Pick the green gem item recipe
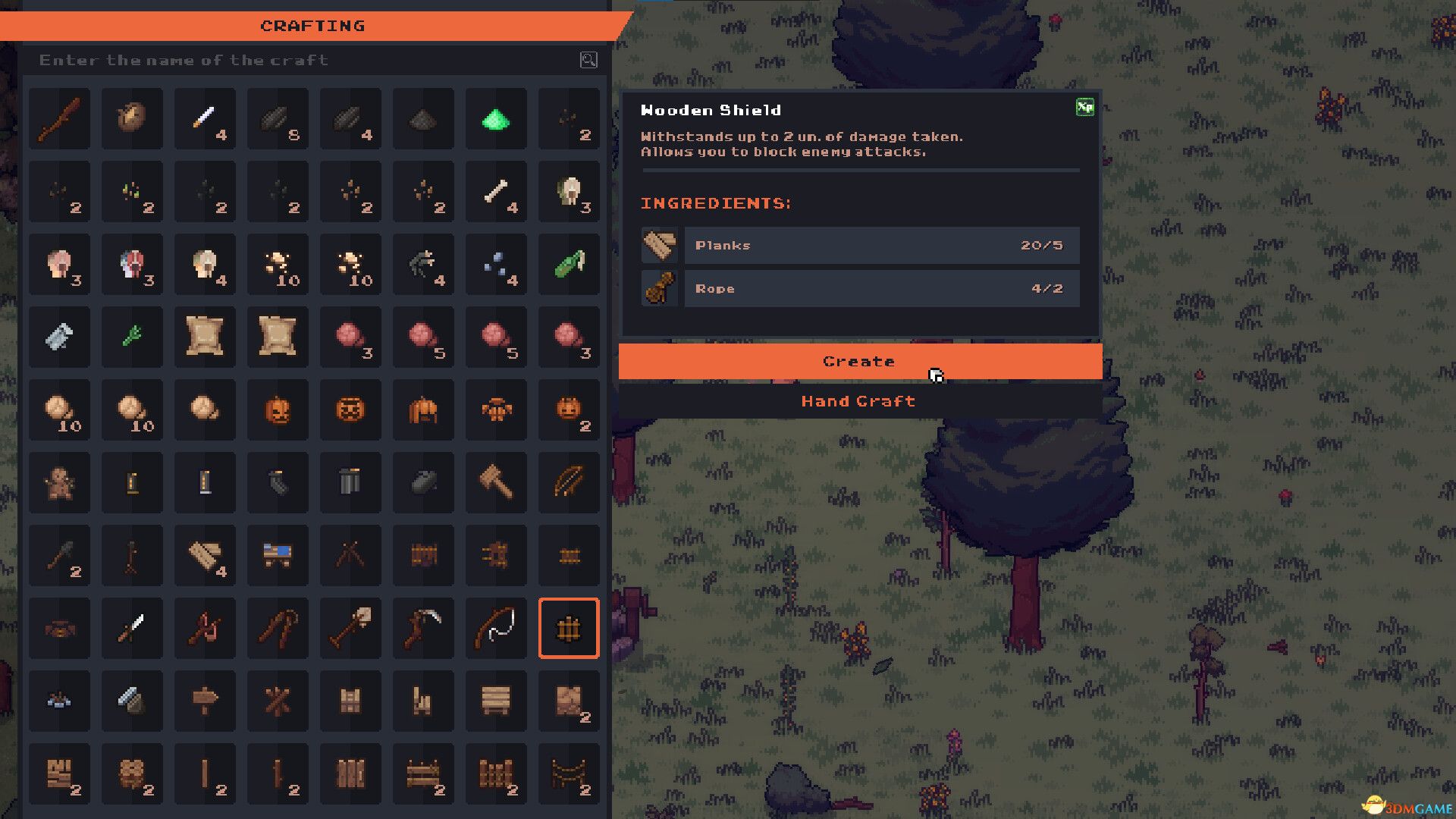The width and height of the screenshot is (1456, 819). coord(496,119)
